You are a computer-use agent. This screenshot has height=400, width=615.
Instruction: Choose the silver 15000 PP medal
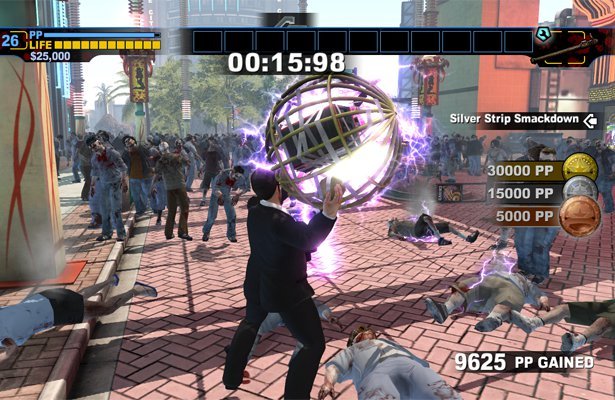pyautogui.click(x=580, y=192)
